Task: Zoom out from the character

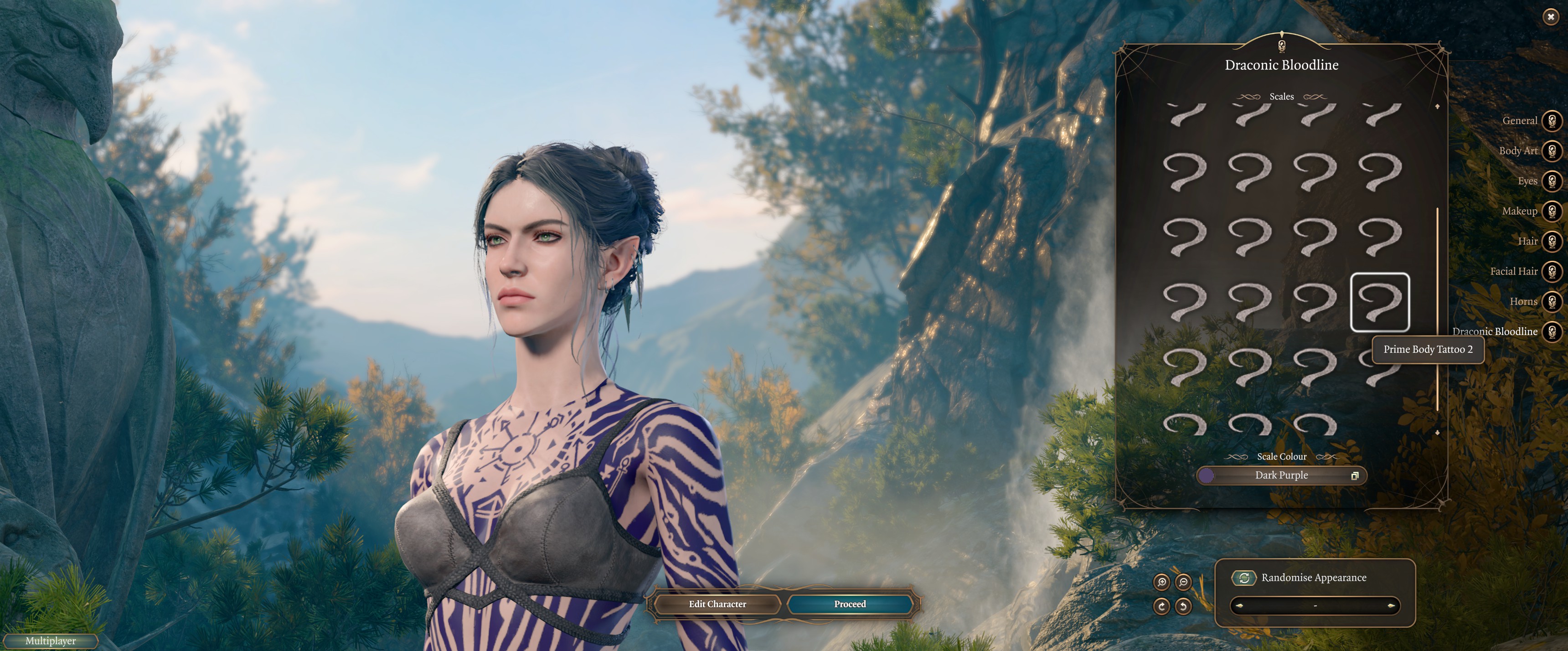Action: coord(1183,582)
